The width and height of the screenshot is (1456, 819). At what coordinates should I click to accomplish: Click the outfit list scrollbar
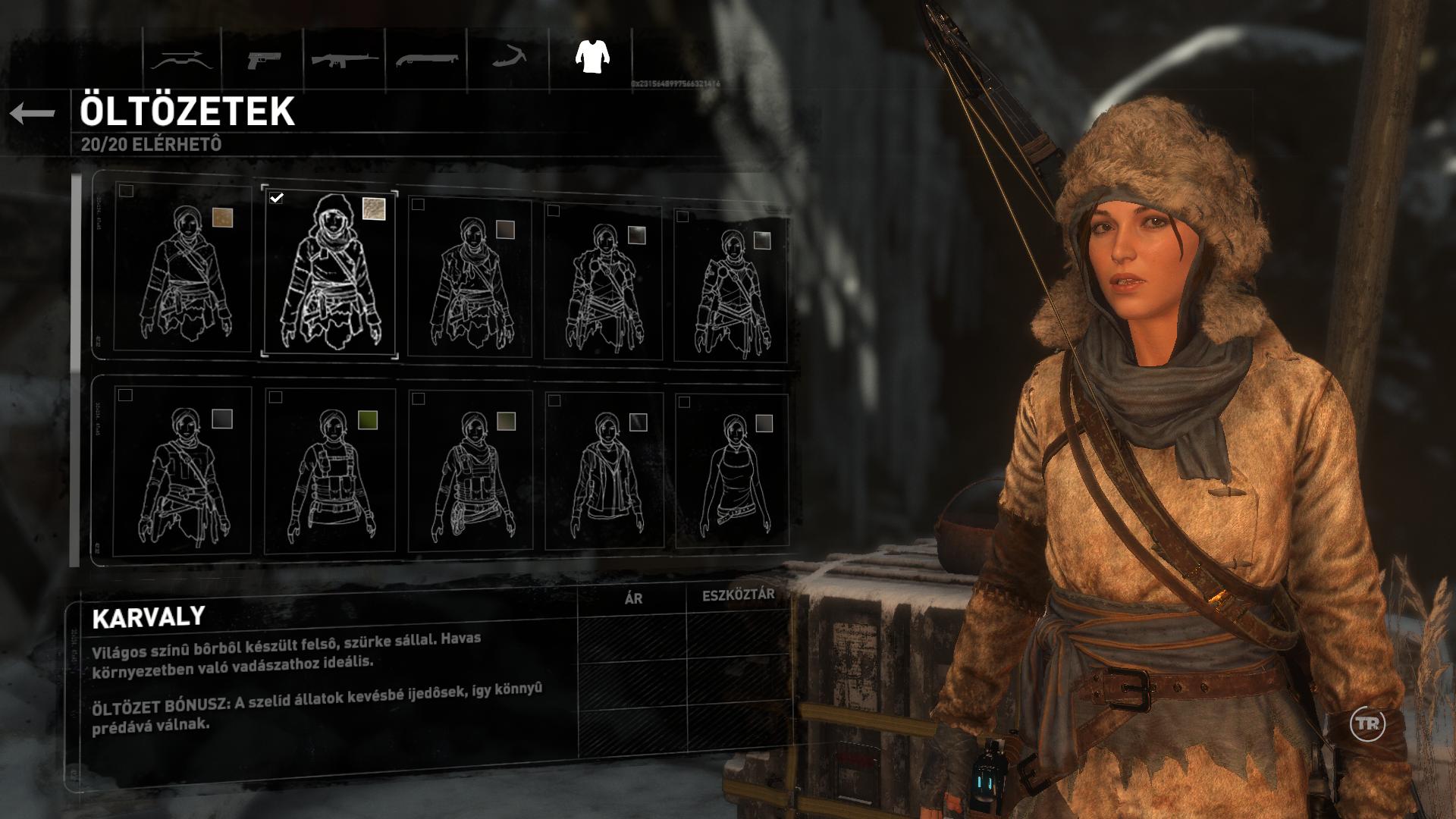pos(75,370)
